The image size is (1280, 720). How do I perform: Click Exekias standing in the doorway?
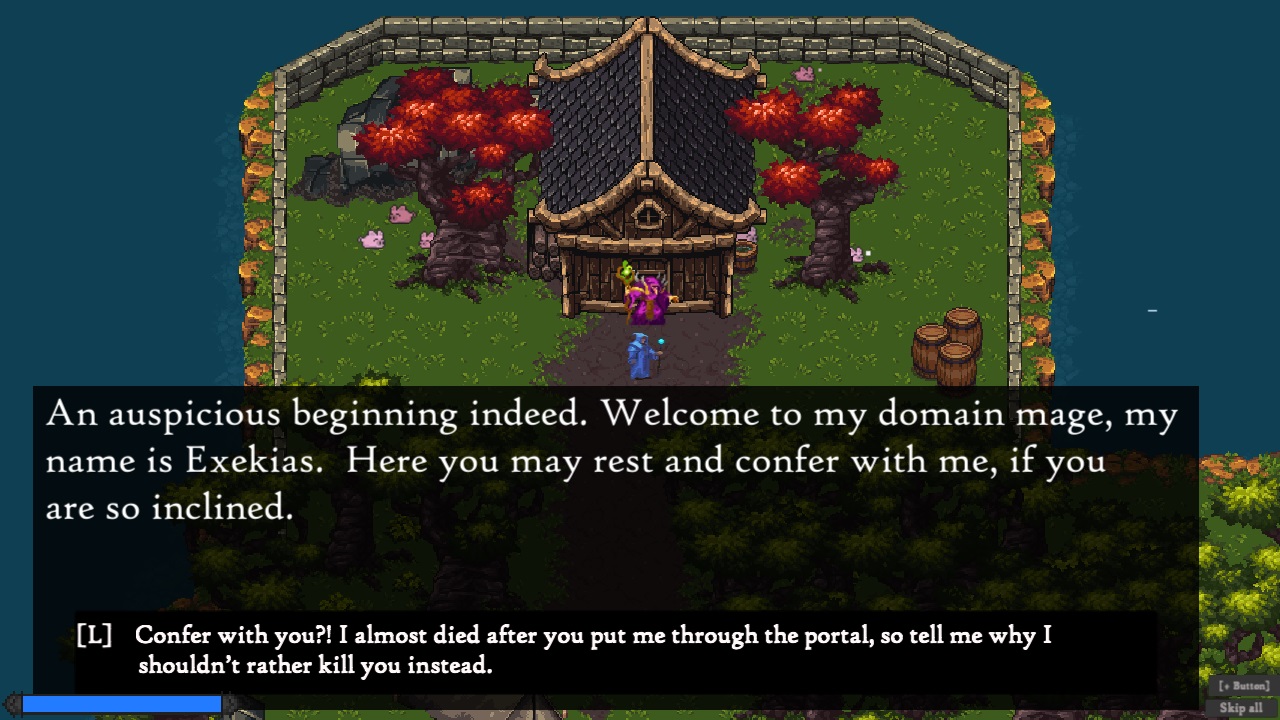[648, 295]
